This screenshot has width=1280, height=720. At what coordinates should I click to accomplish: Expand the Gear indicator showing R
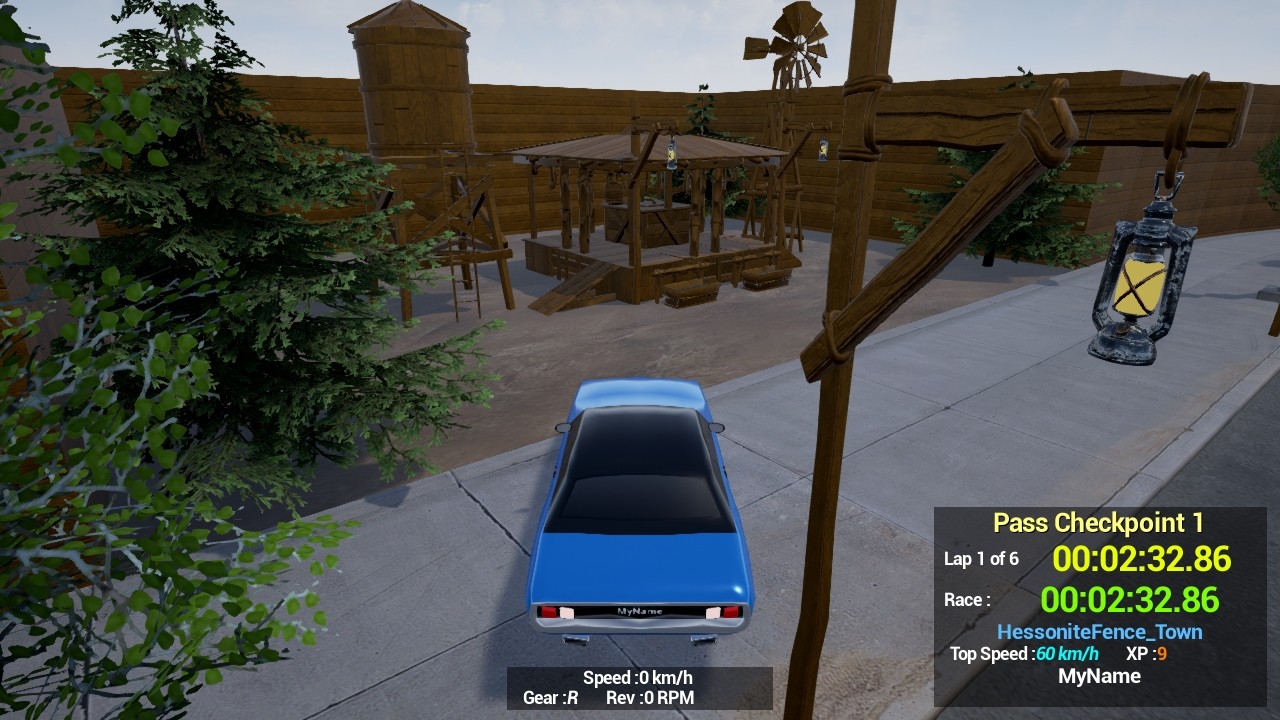(x=549, y=698)
